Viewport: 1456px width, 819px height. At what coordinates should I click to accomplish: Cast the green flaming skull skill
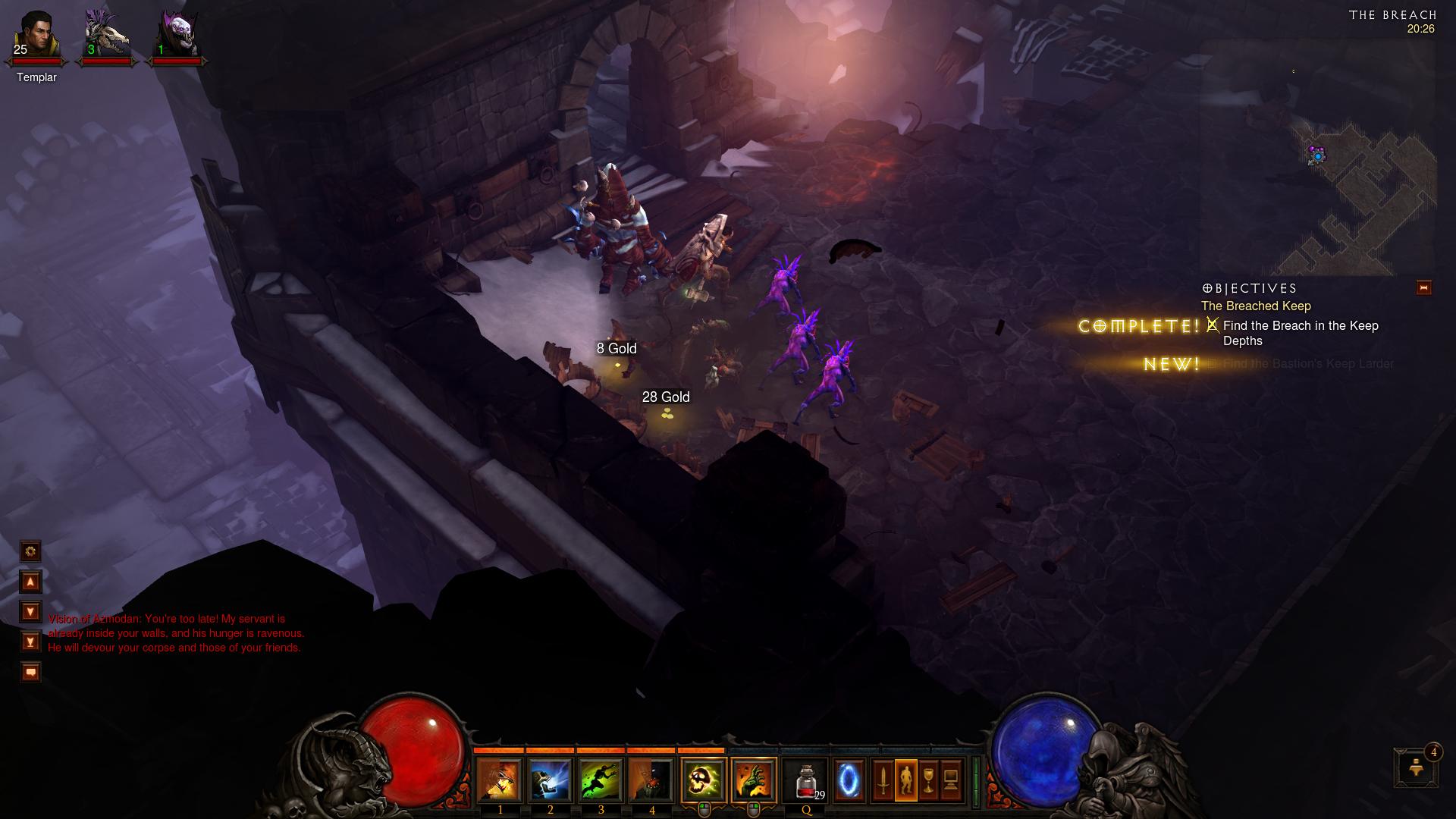(x=703, y=780)
